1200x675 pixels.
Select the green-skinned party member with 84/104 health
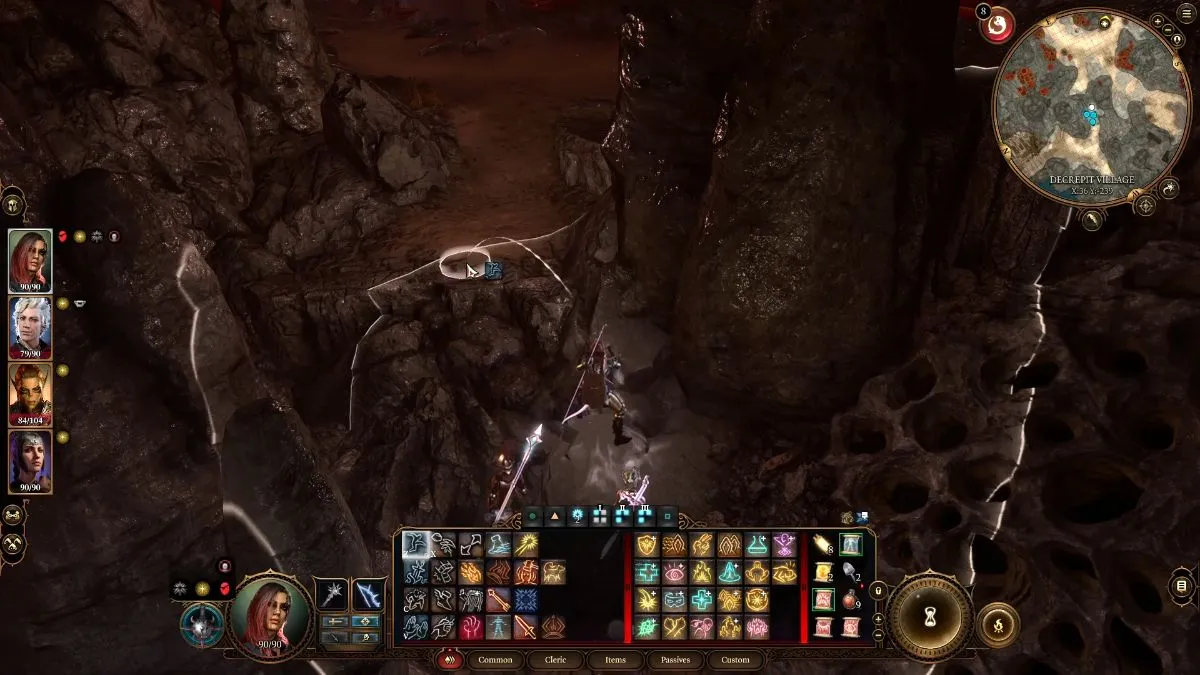coord(30,394)
